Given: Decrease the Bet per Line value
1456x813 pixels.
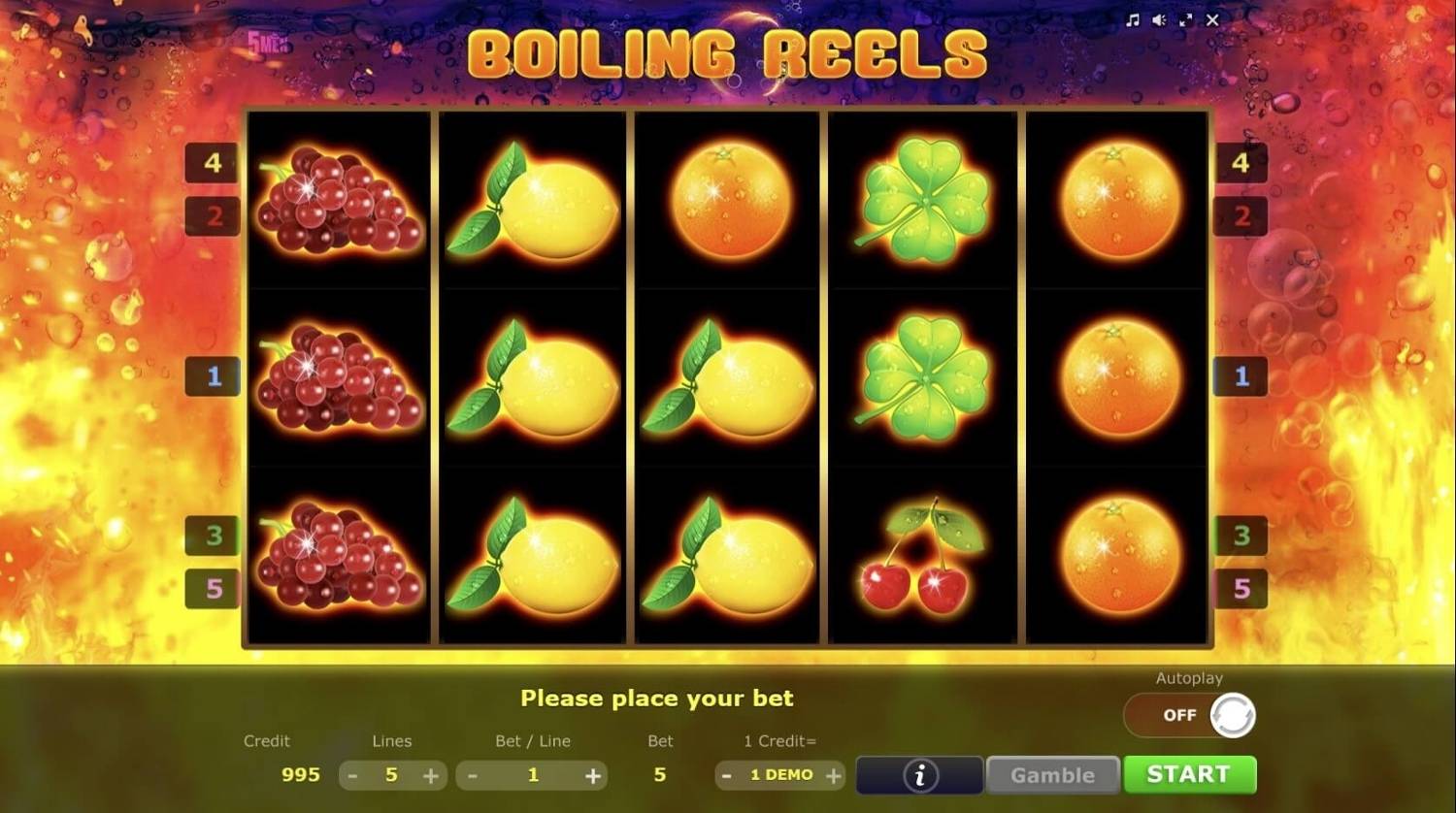Looking at the screenshot, I should tap(473, 775).
